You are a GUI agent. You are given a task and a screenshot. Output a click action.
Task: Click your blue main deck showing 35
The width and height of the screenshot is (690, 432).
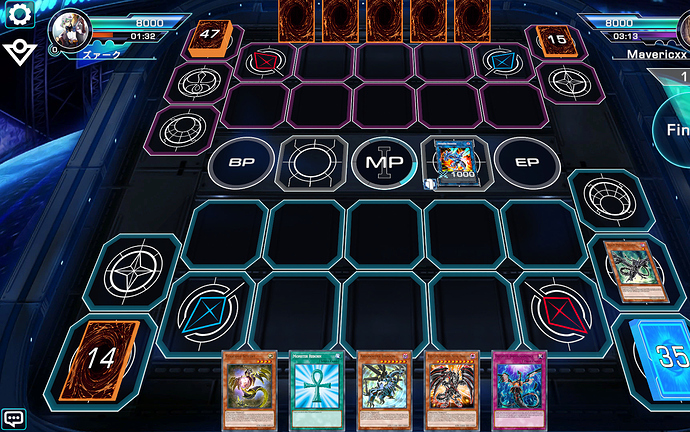click(x=658, y=357)
